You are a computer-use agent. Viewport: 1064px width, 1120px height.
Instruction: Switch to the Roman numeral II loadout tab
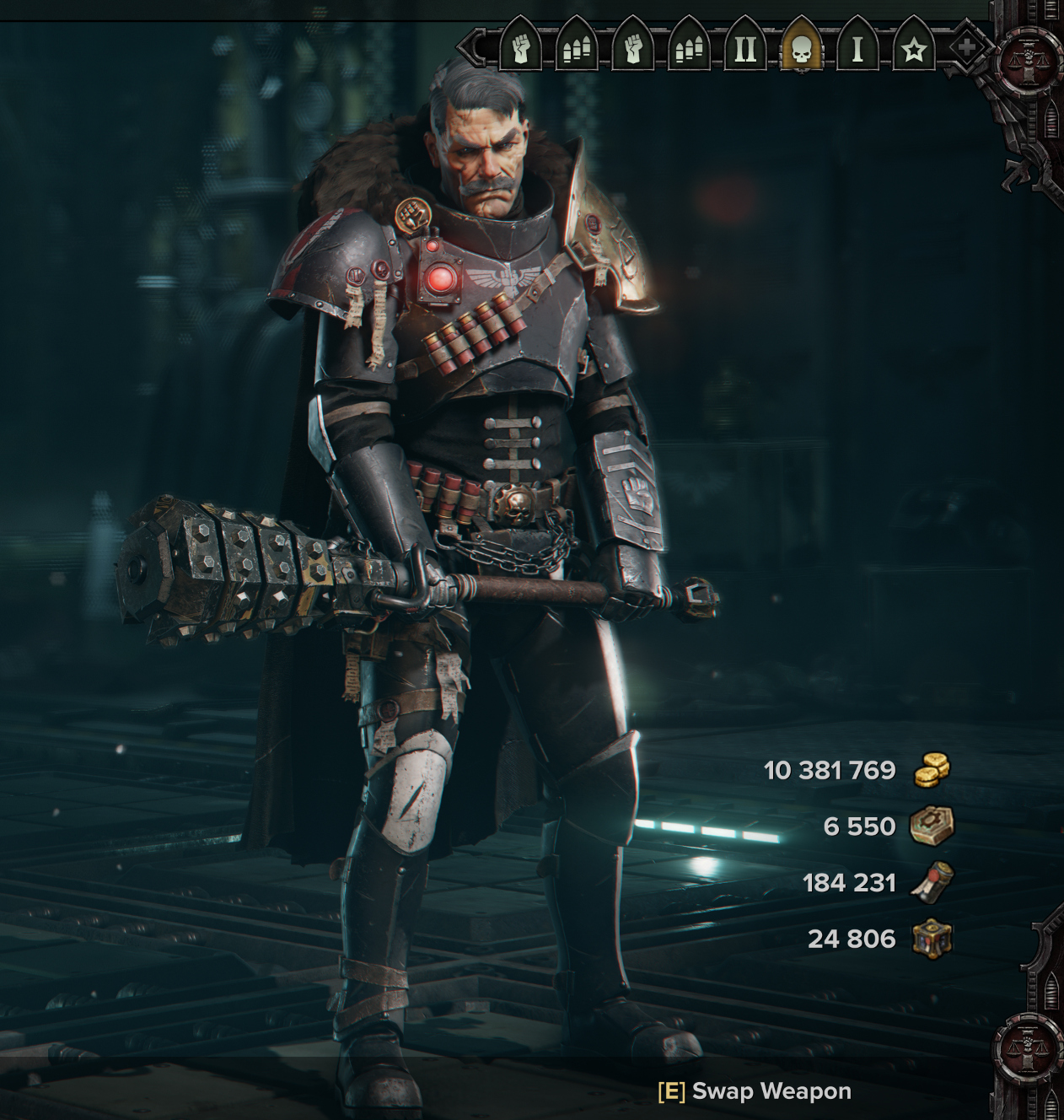(x=745, y=49)
